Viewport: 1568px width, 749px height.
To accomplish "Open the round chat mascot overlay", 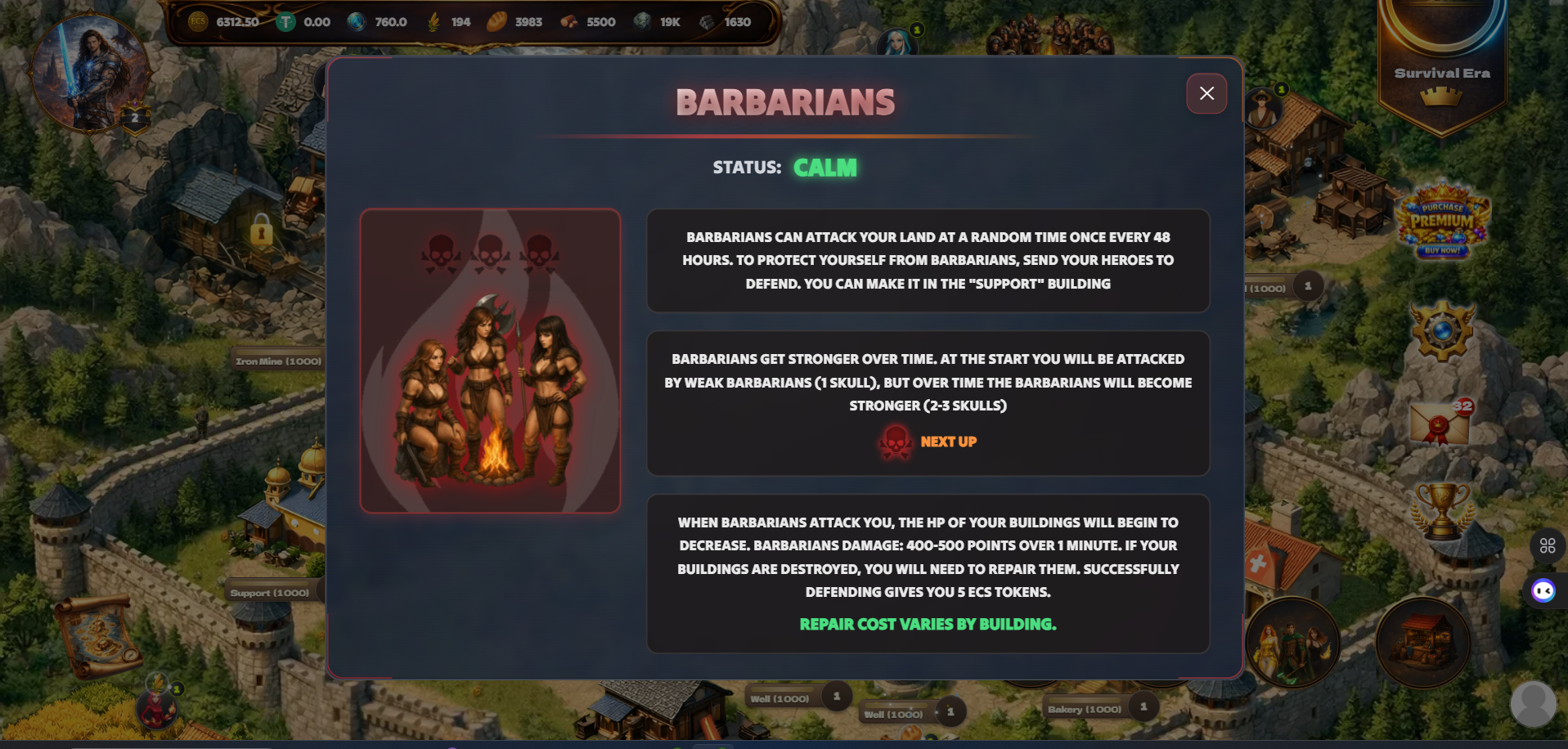I will click(1543, 590).
